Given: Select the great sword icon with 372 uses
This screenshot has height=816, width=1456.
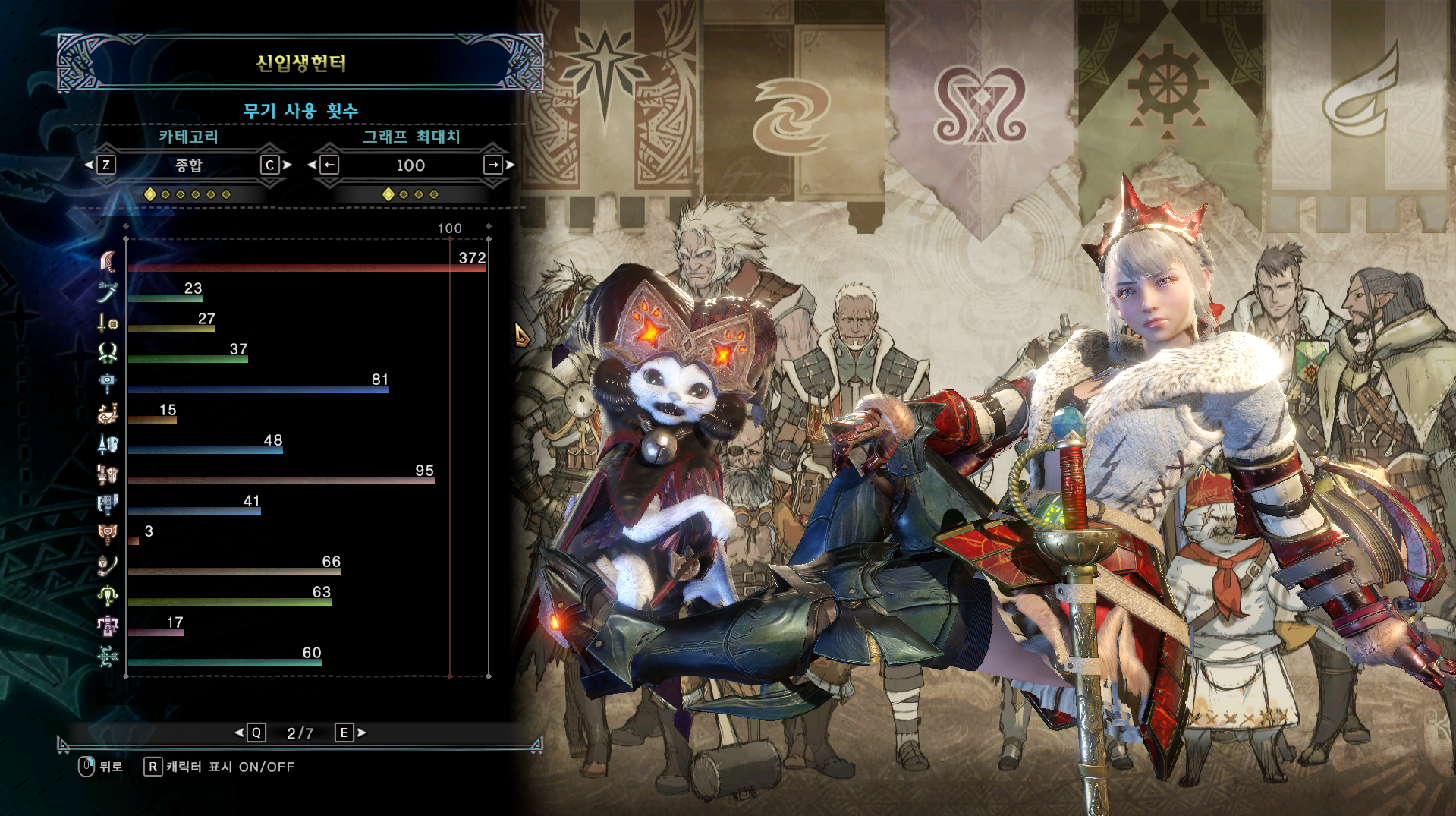Looking at the screenshot, I should (x=108, y=261).
